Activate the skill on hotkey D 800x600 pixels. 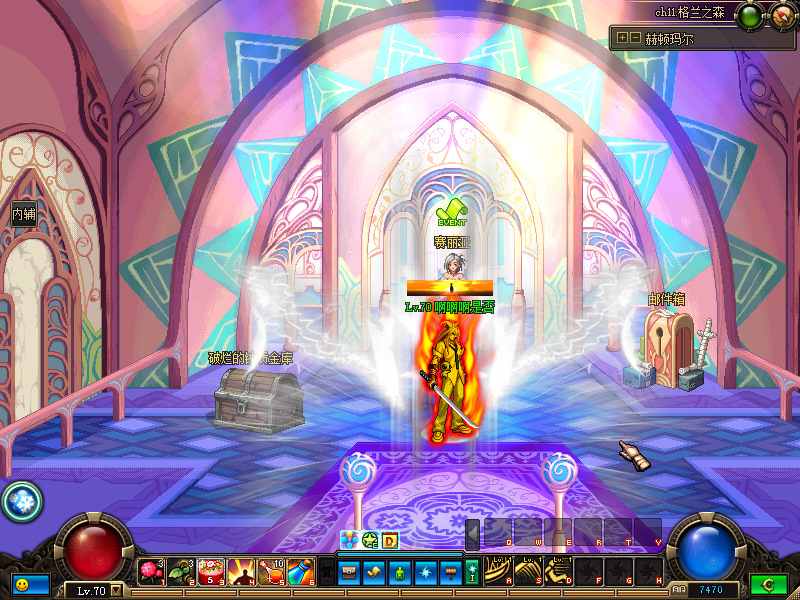[559, 571]
